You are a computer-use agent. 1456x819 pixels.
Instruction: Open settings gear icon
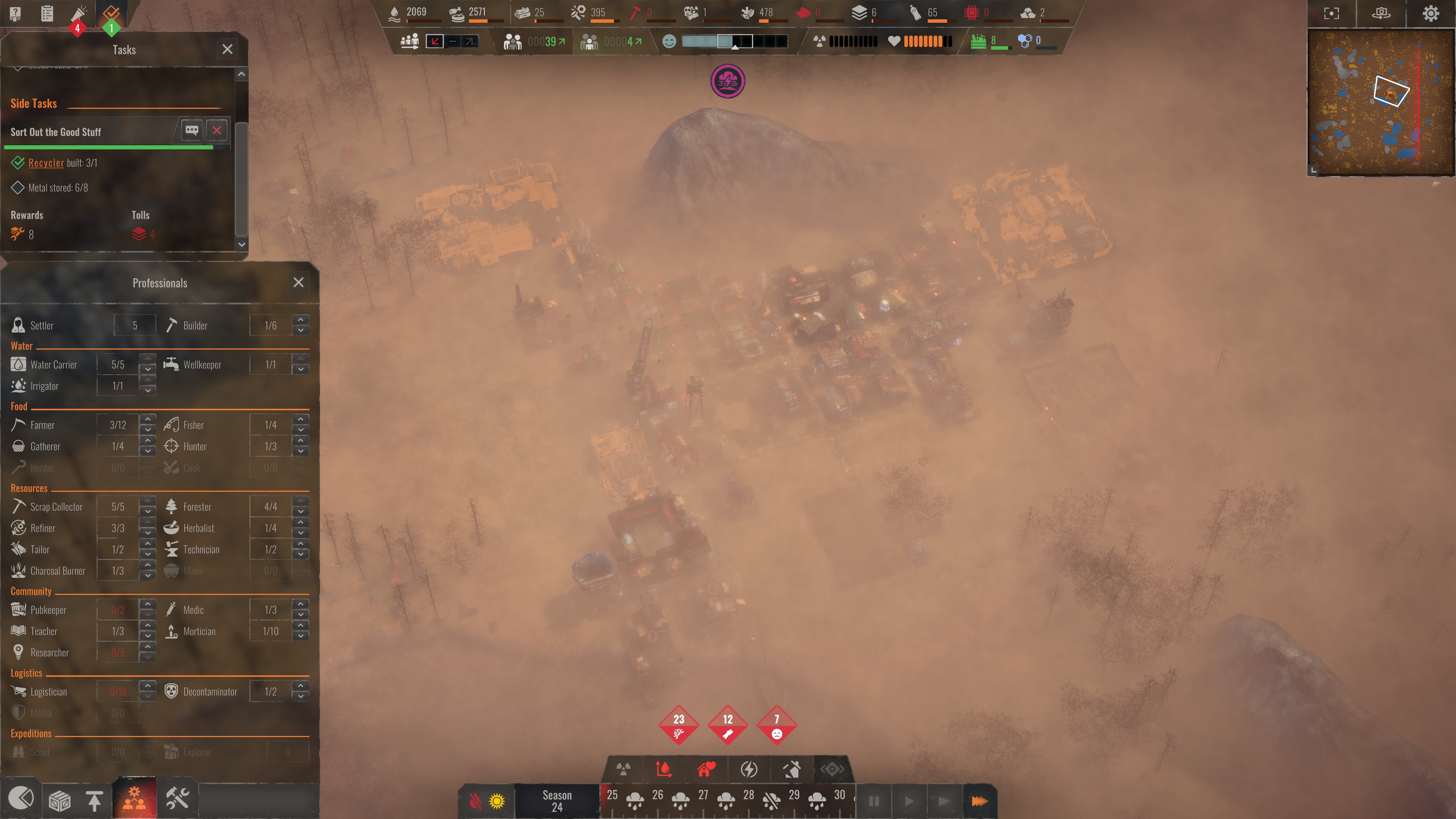(x=1431, y=13)
